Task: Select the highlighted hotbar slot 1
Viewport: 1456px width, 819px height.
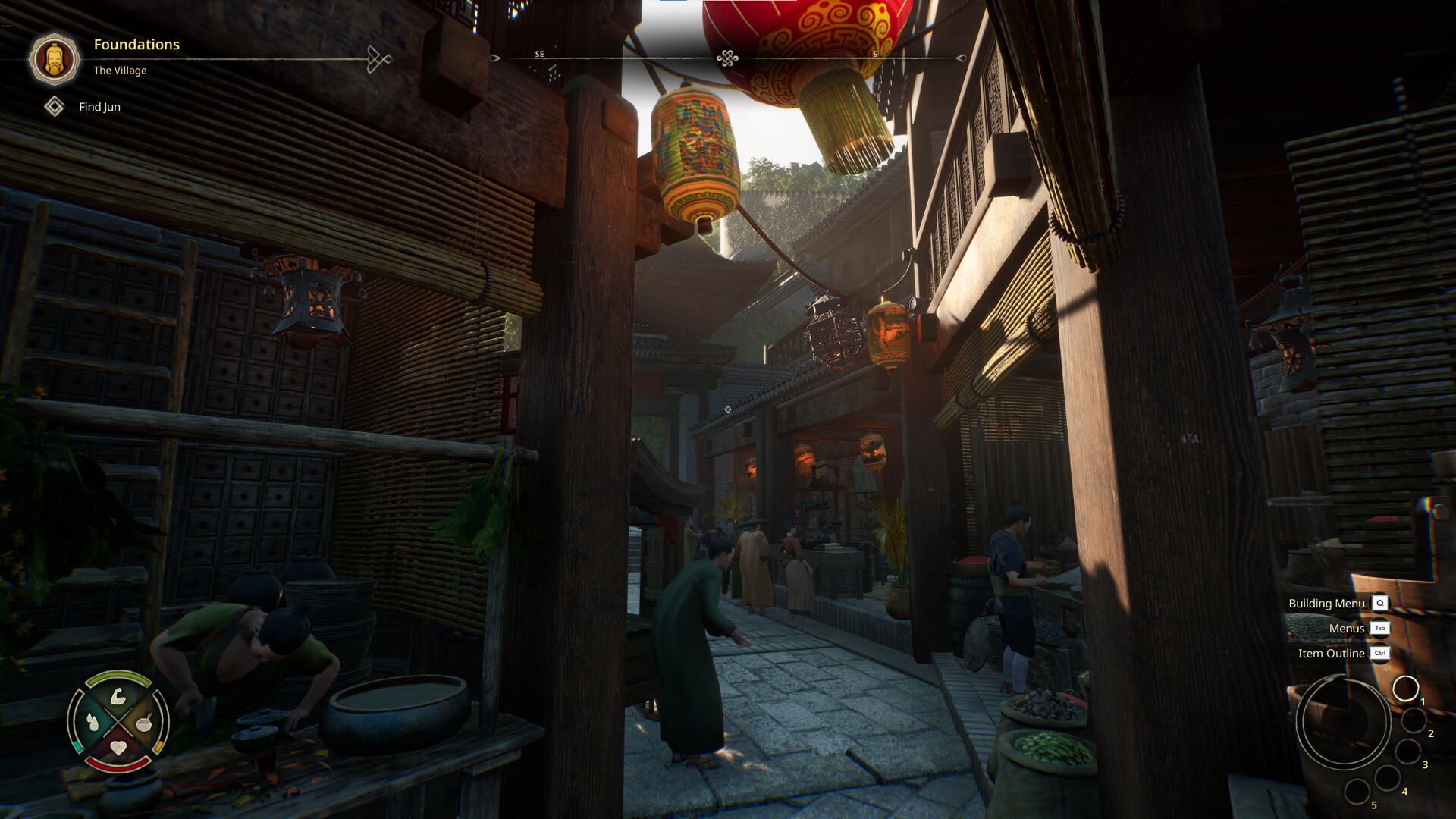Action: pyautogui.click(x=1405, y=689)
